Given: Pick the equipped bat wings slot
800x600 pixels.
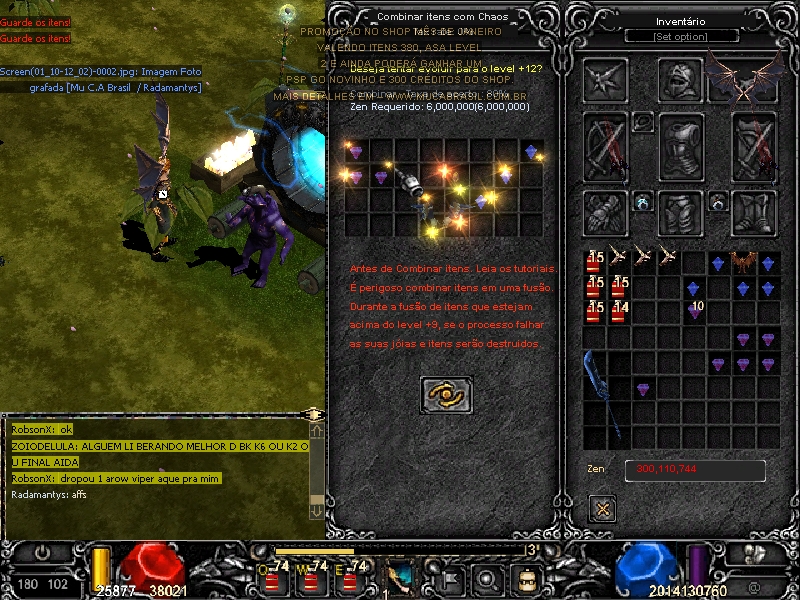Looking at the screenshot, I should click(x=743, y=78).
